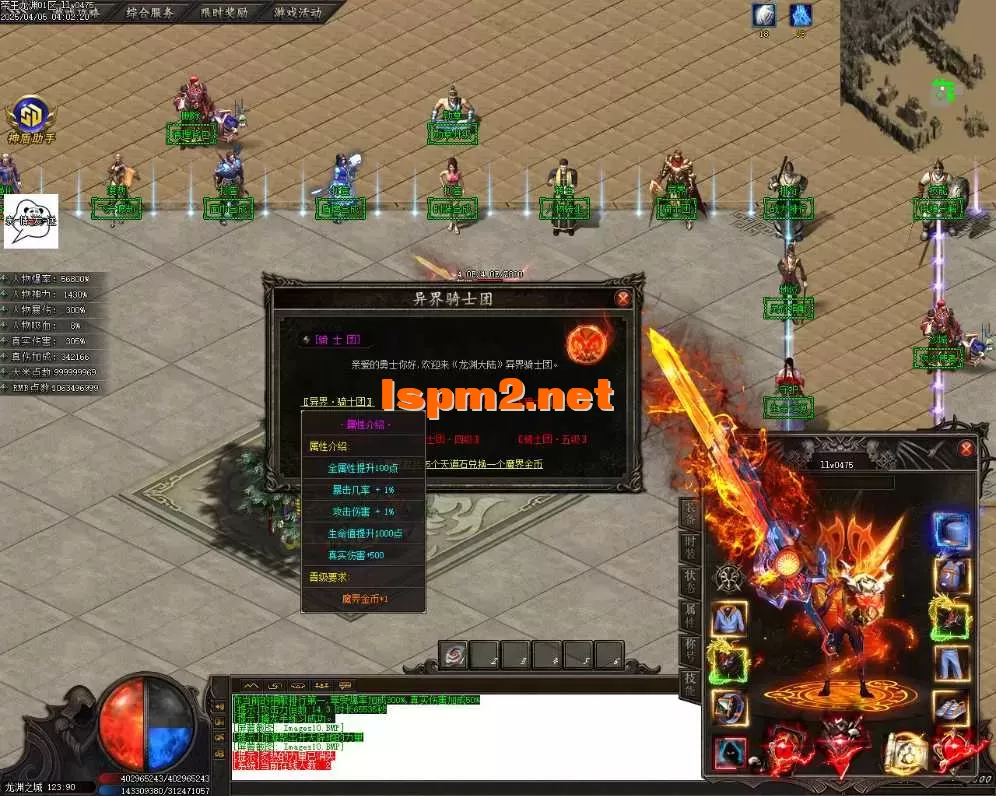996x796 pixels.
Task: Close the character equipment panel
Action: [x=966, y=450]
